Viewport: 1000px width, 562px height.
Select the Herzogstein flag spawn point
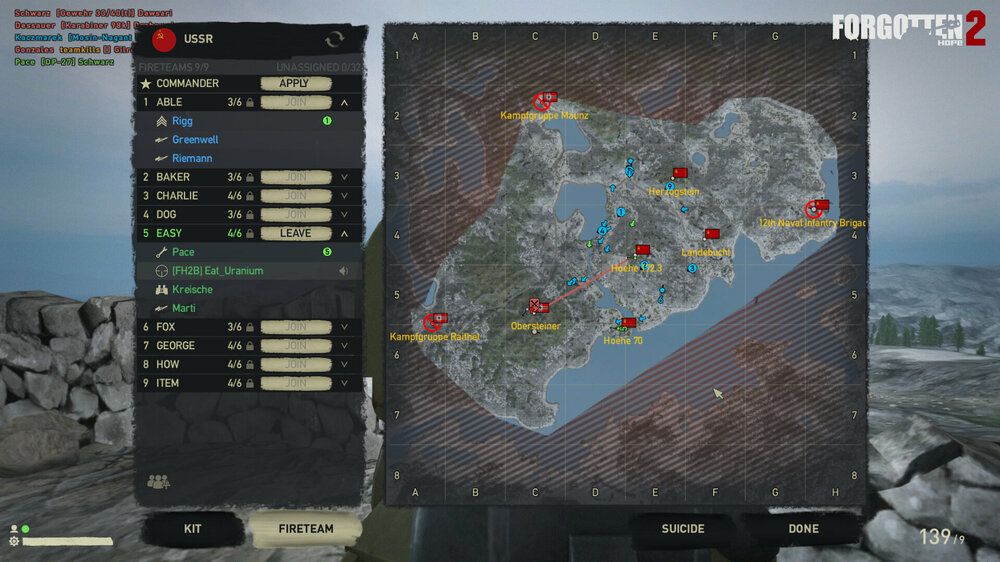pos(681,173)
